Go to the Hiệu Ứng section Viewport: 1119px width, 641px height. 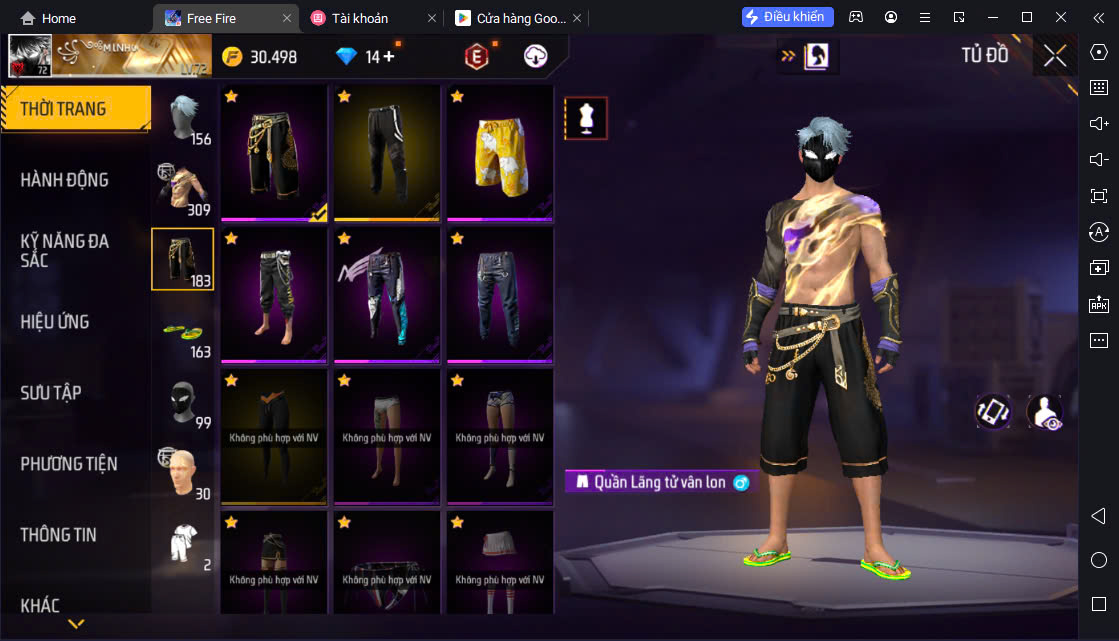pos(55,322)
